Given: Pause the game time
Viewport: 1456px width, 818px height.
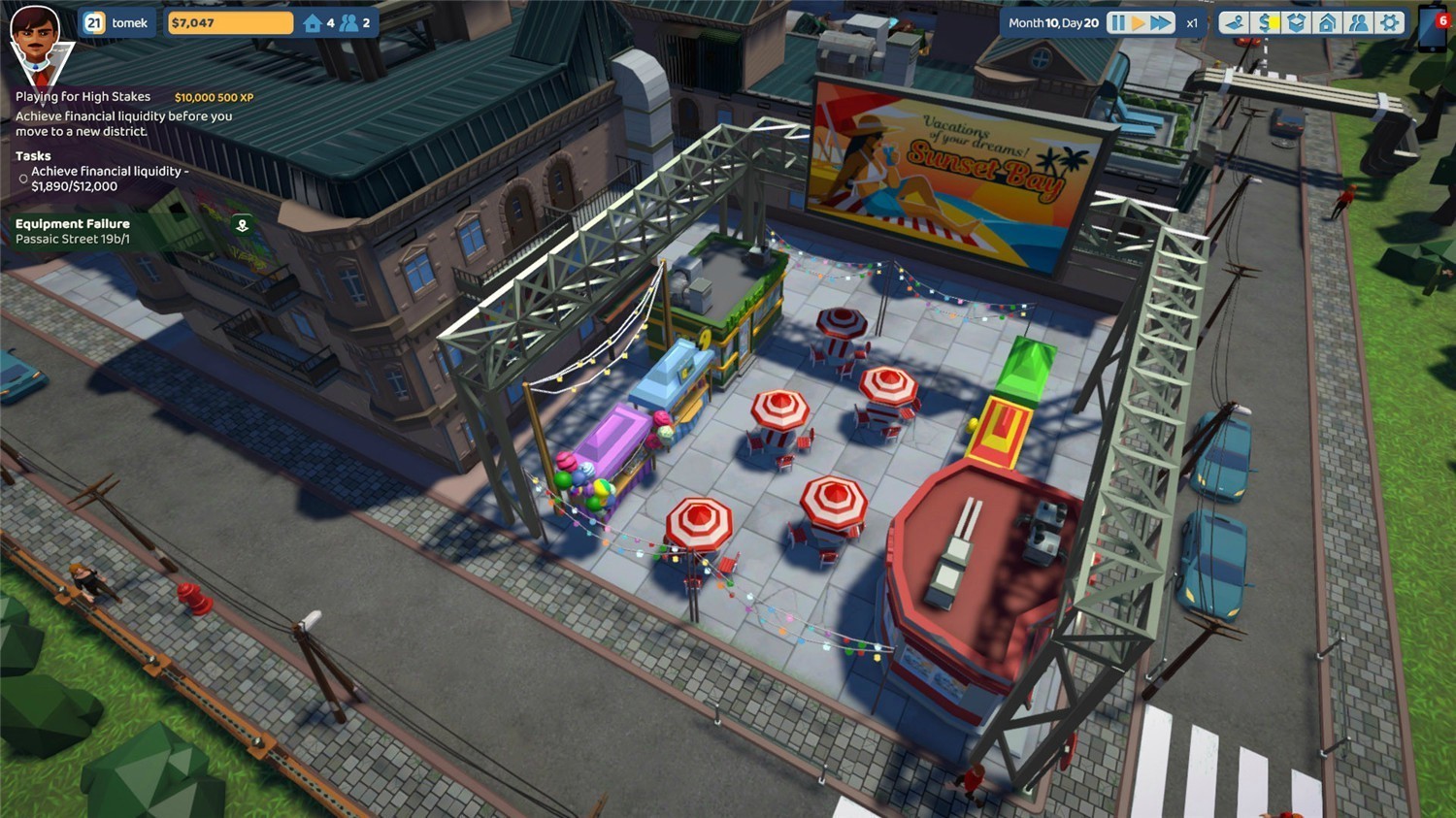Looking at the screenshot, I should pos(1117,22).
